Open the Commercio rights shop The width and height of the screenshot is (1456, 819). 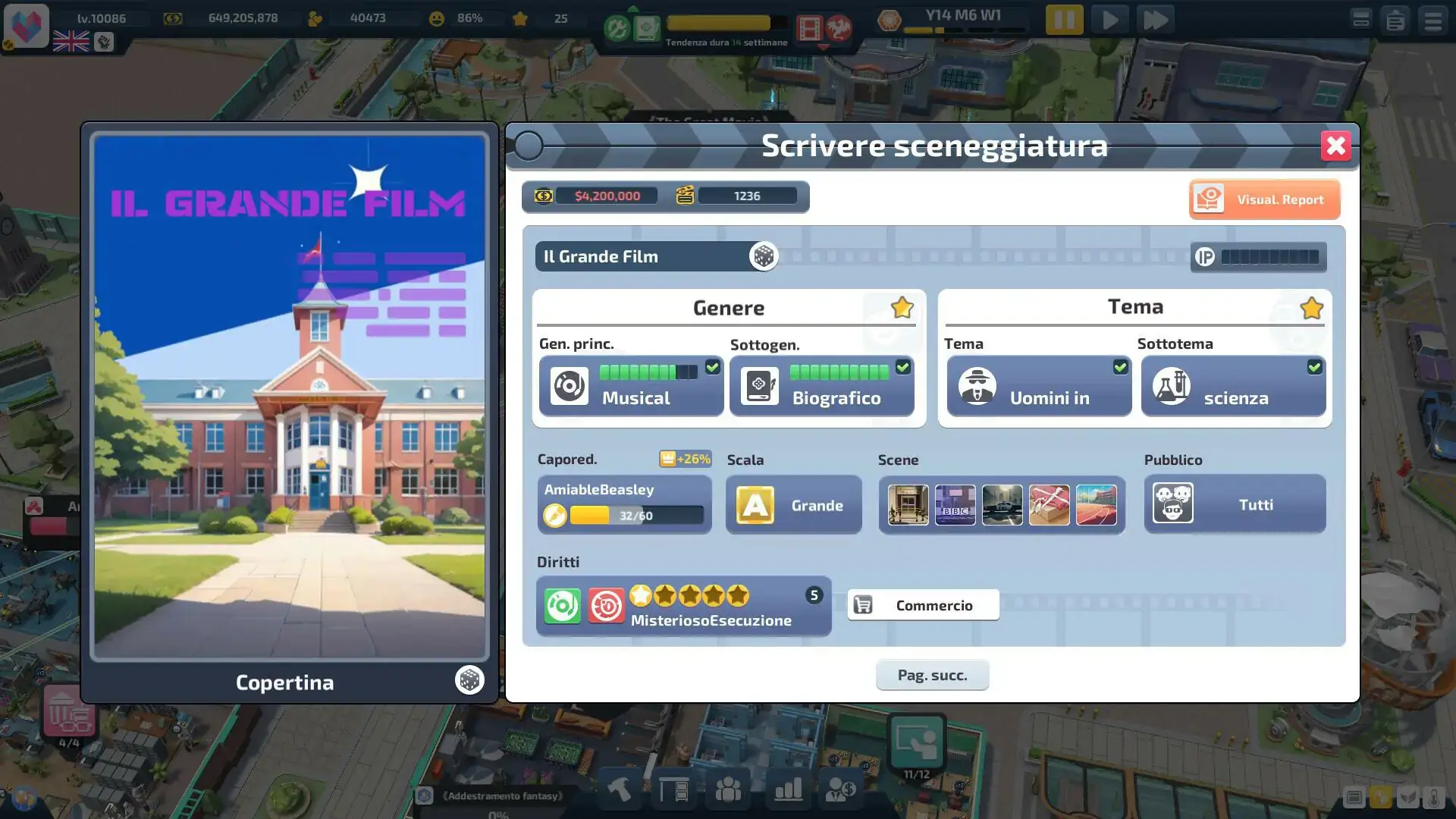[x=923, y=605]
